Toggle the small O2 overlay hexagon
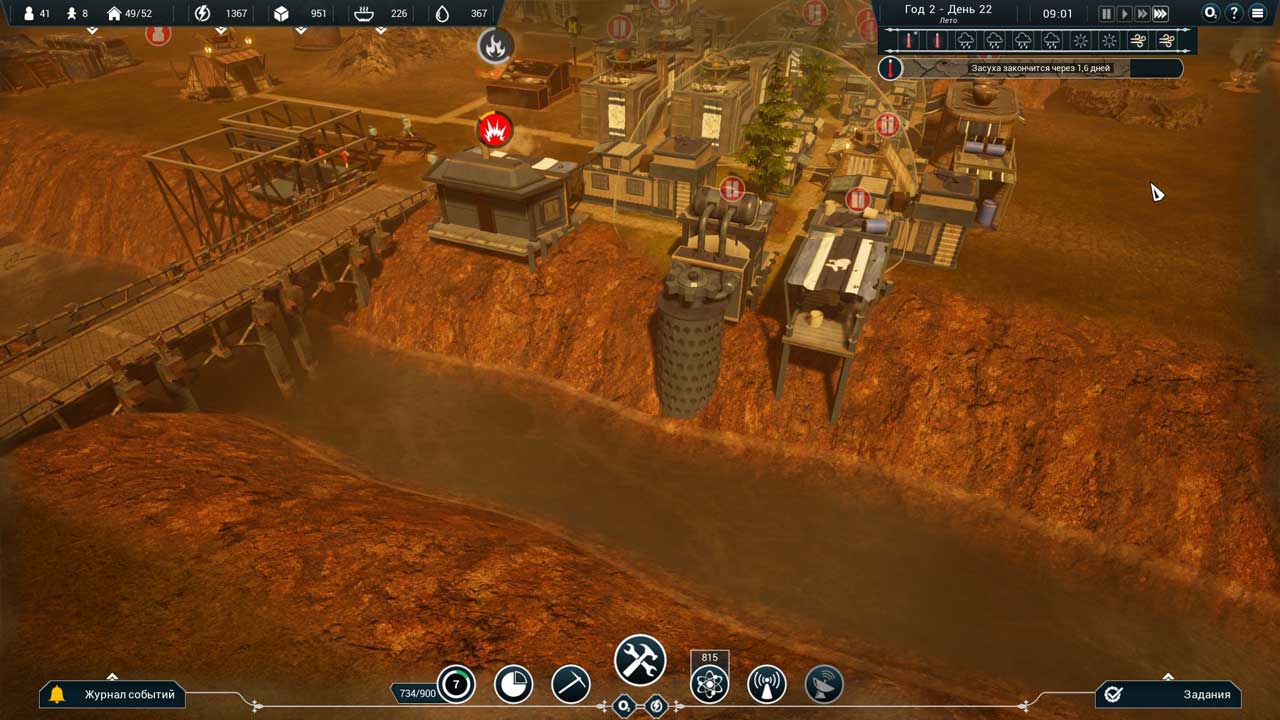 624,706
